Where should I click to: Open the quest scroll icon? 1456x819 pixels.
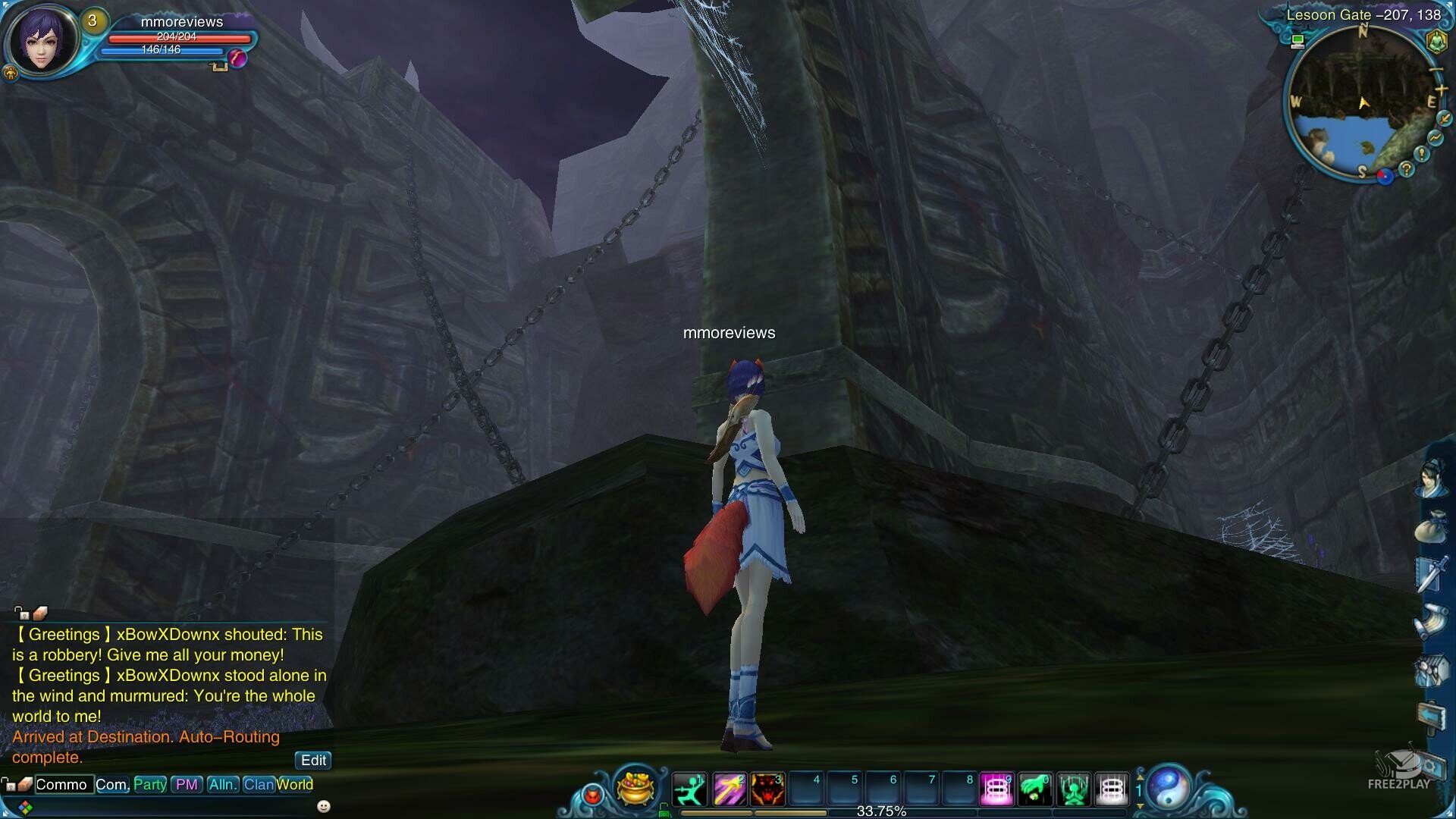click(x=1431, y=622)
